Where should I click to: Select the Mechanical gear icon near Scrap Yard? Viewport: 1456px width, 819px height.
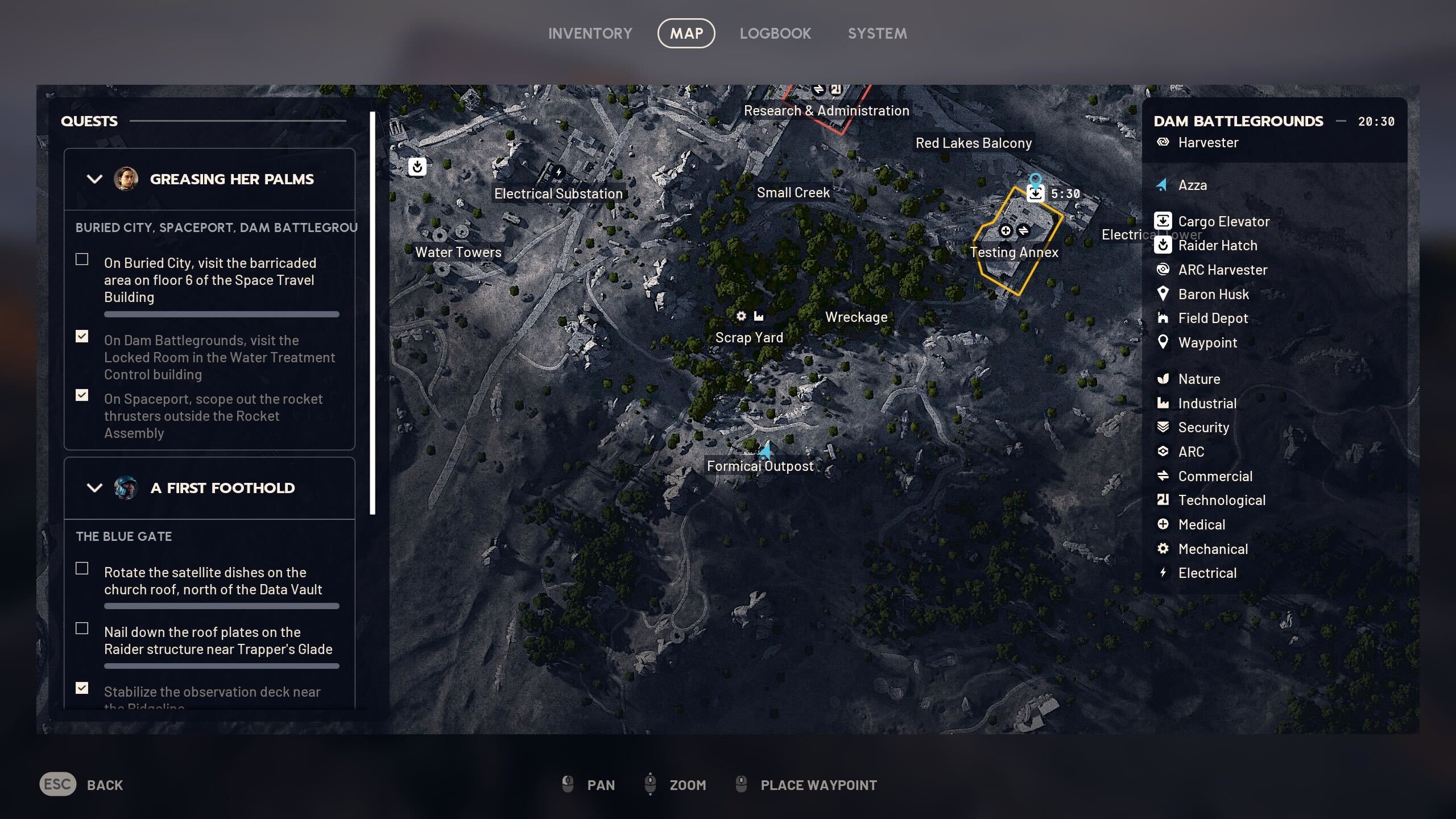[x=741, y=316]
